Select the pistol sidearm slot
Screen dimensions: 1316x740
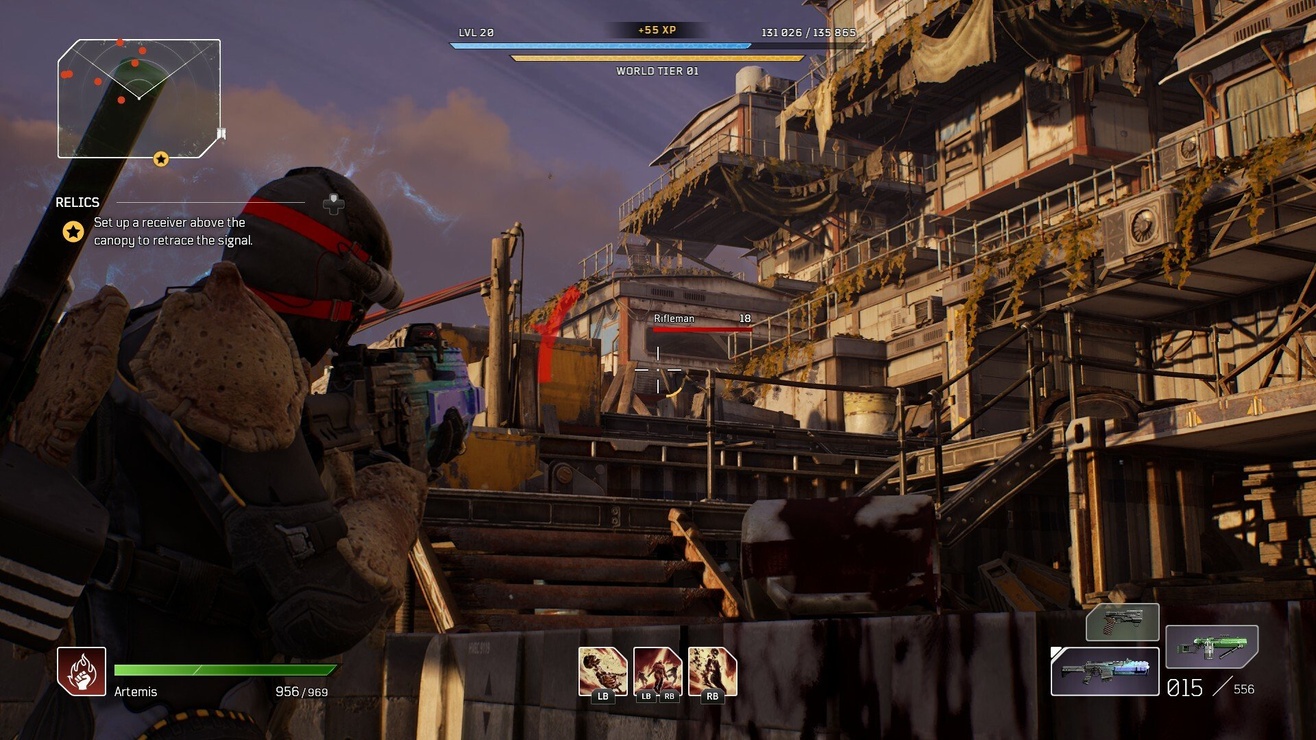[x=1122, y=622]
